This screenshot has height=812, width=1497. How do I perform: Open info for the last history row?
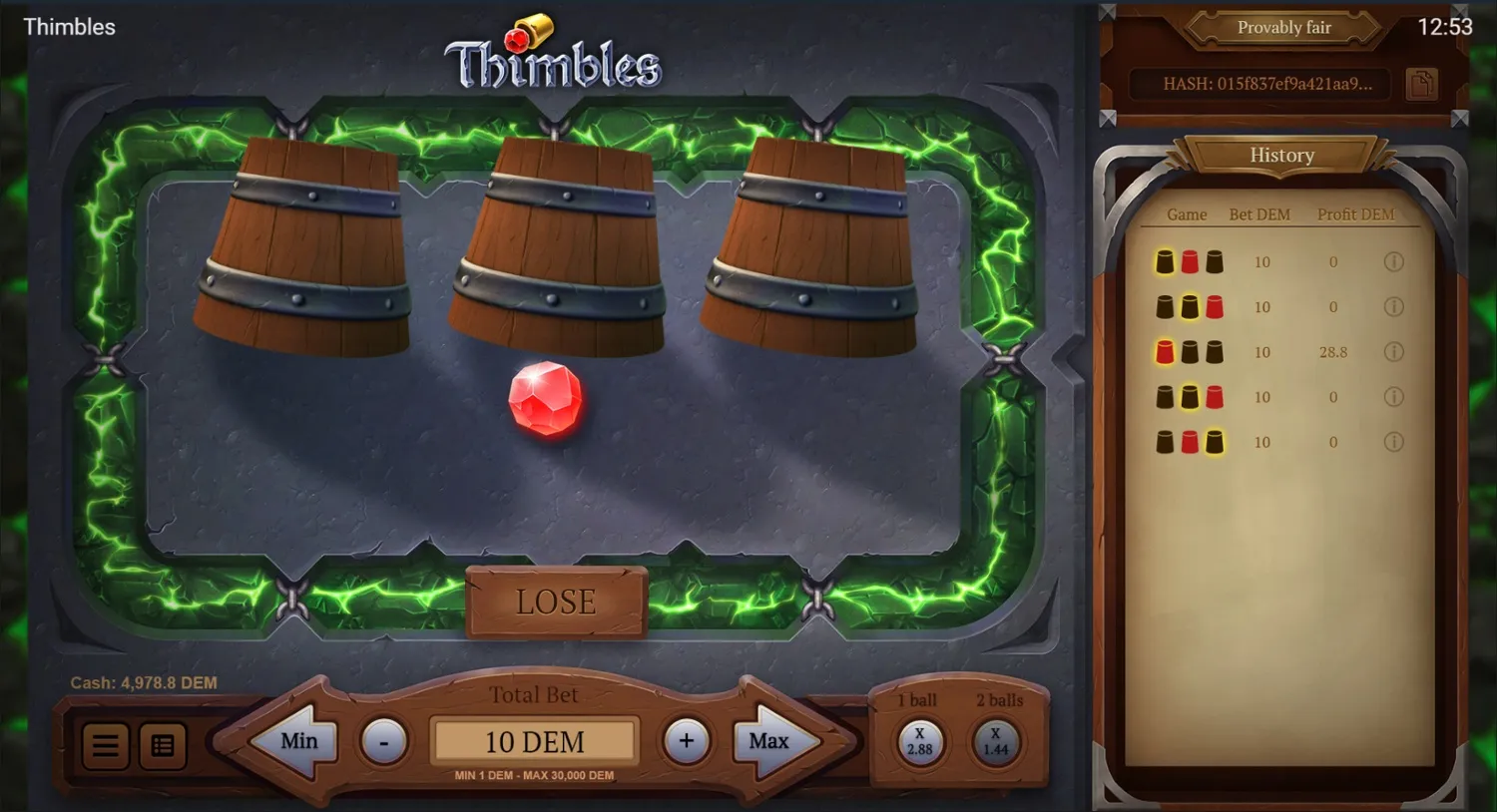(1394, 442)
